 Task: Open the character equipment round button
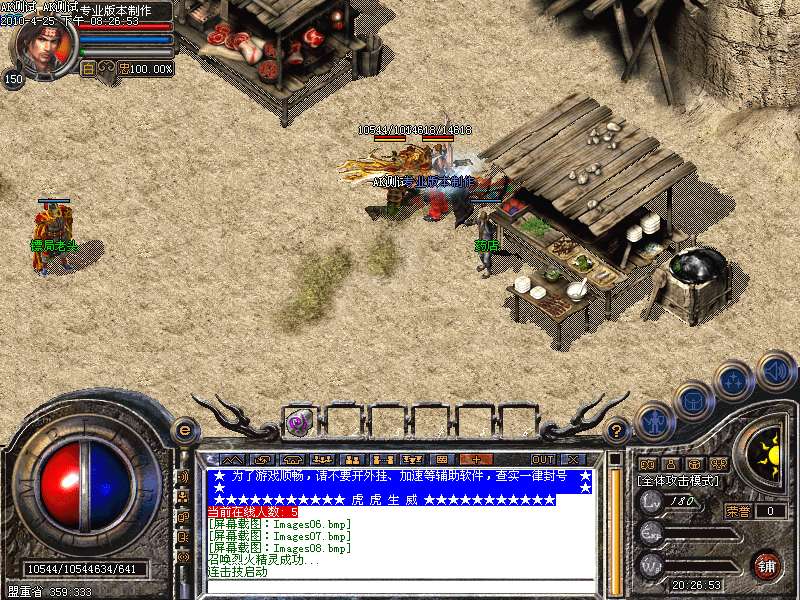click(x=655, y=421)
